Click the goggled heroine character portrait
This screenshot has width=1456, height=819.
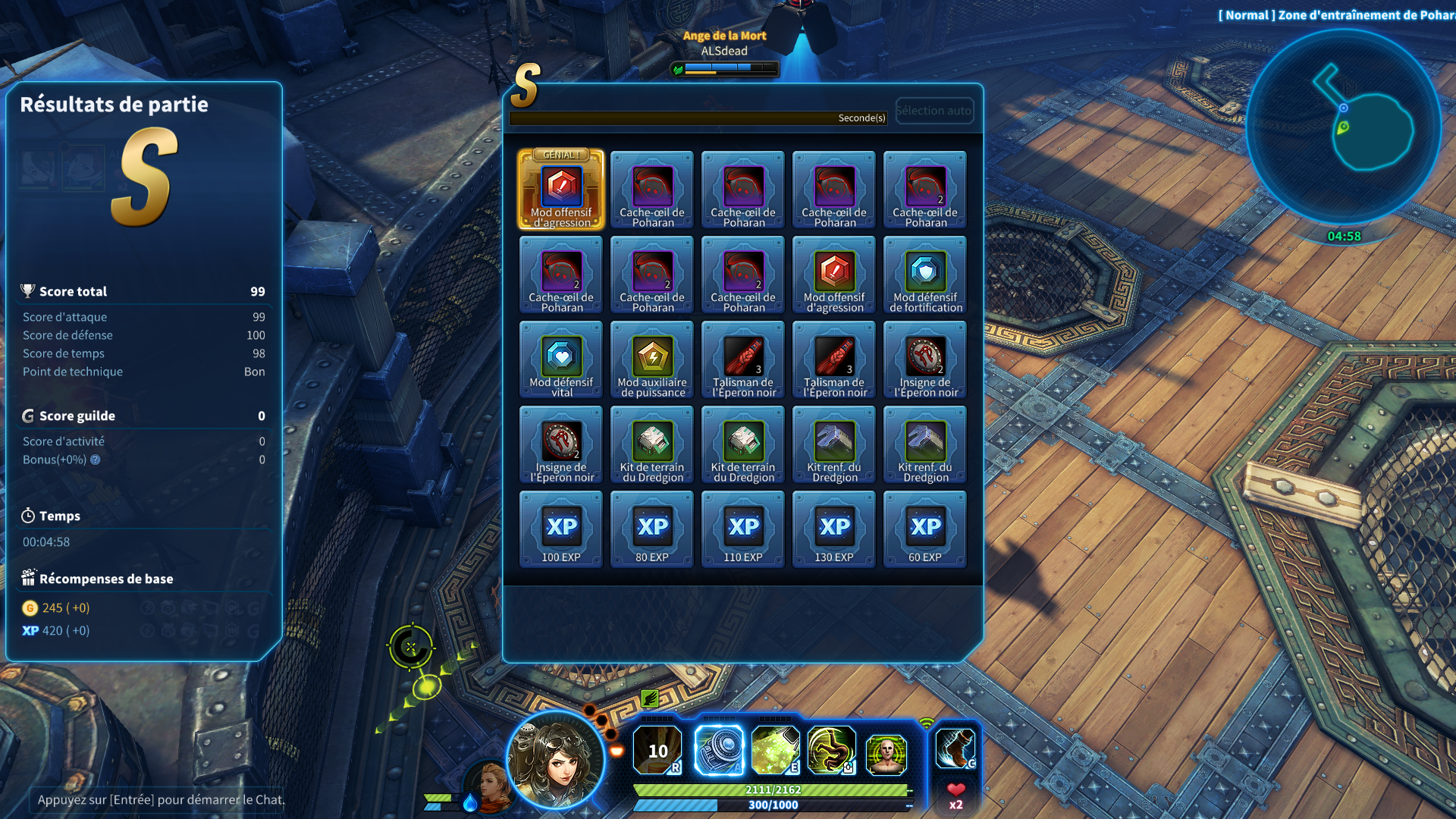pyautogui.click(x=556, y=760)
